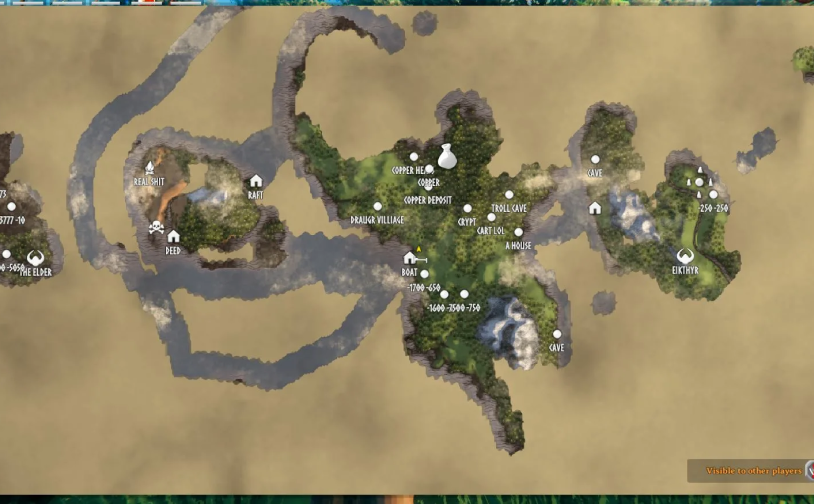
Task: Click The Elder boss marker
Action: [x=35, y=258]
